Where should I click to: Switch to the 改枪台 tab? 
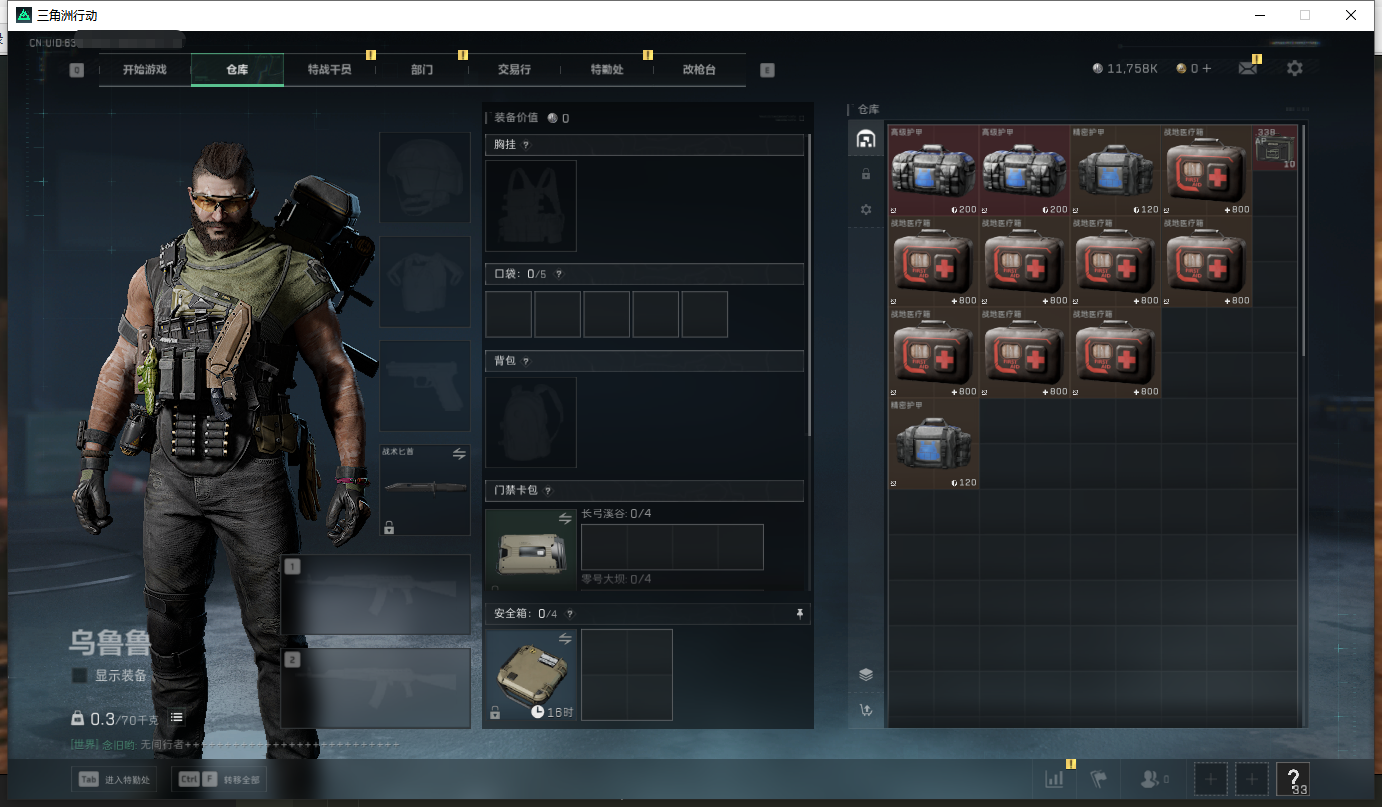coord(699,70)
